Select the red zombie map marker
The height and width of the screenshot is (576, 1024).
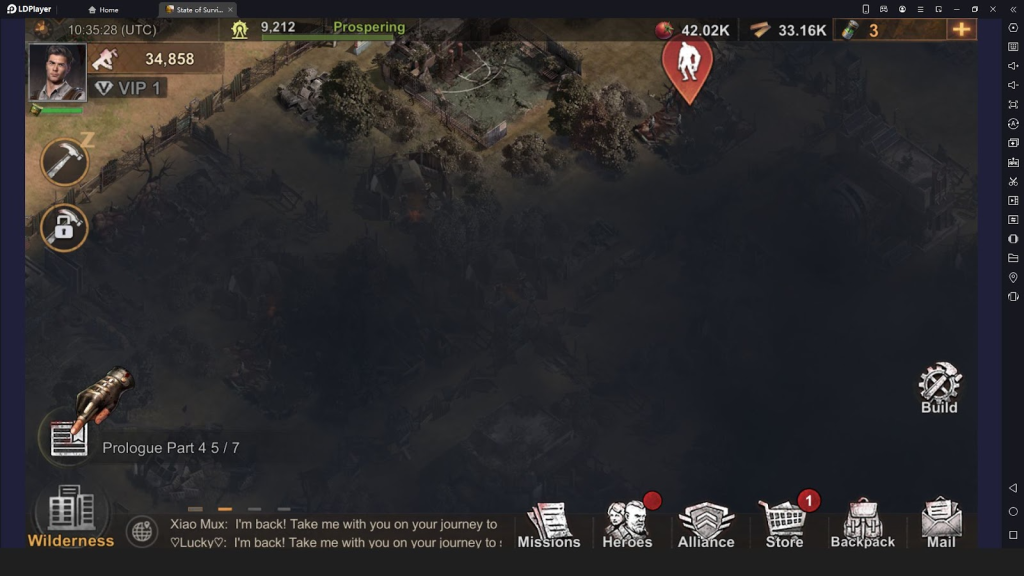tap(687, 66)
